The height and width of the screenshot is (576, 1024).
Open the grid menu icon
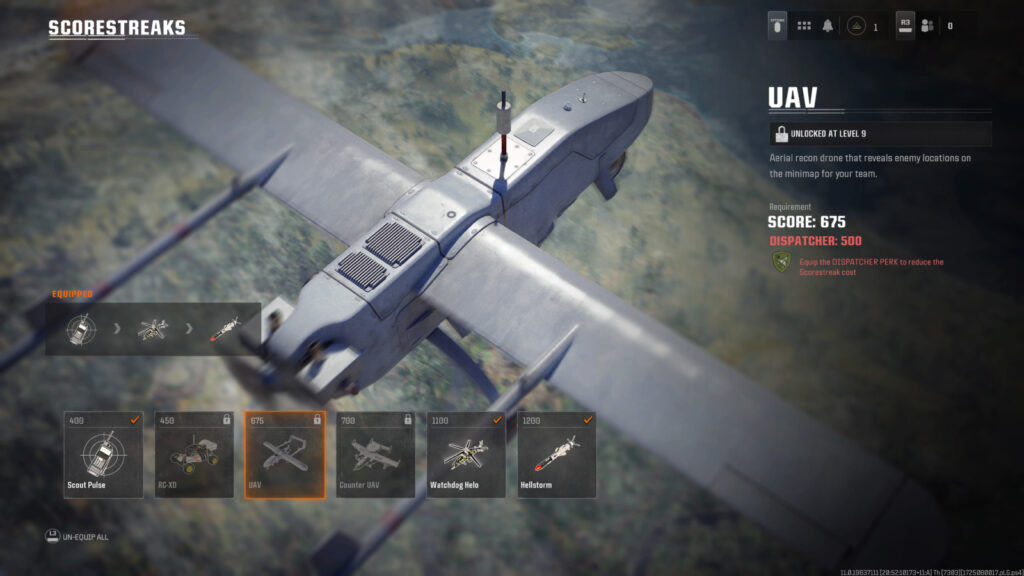pyautogui.click(x=804, y=26)
